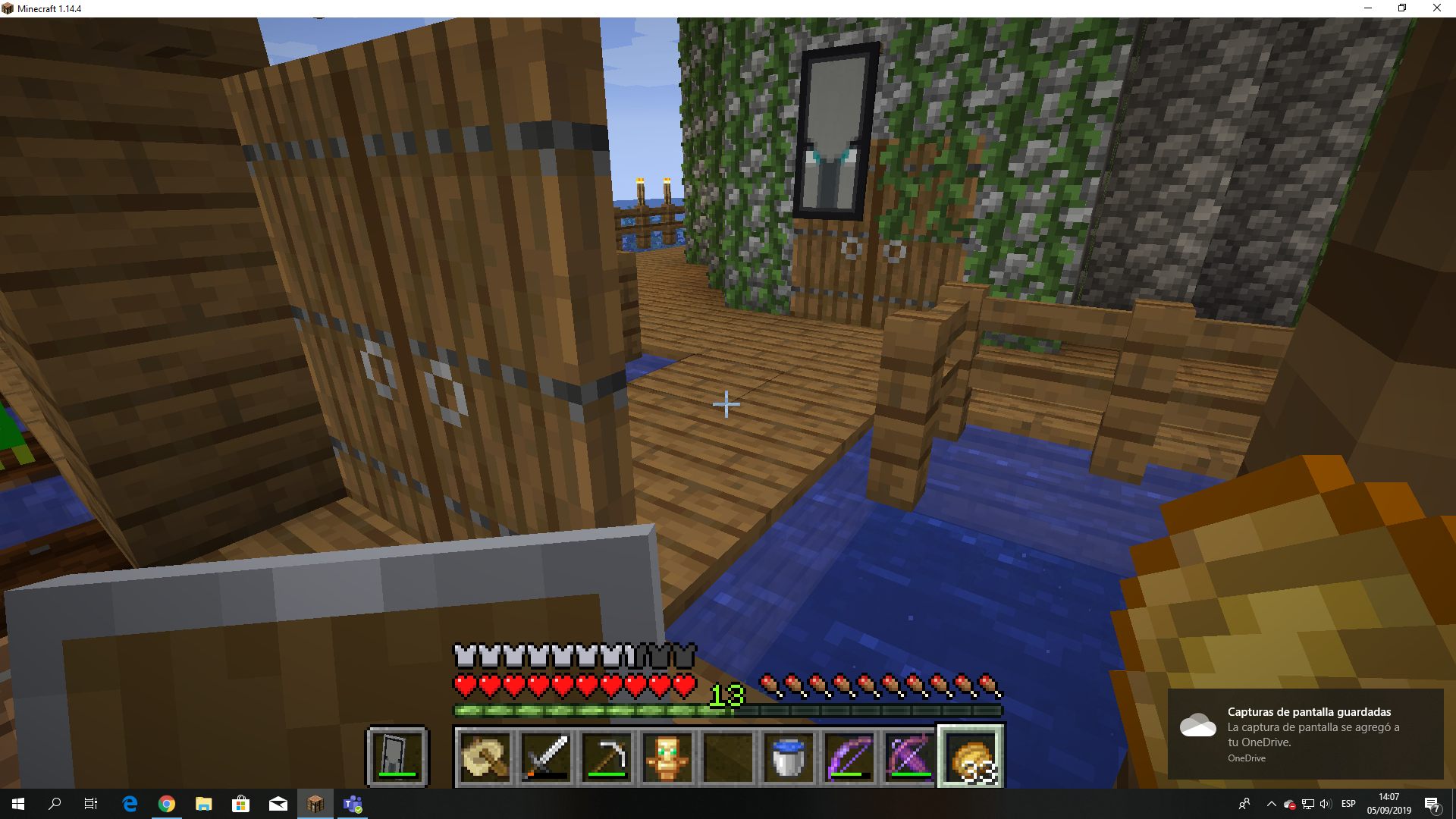Select the iron pickaxe slot
This screenshot has width=1456, height=819.
[607, 757]
